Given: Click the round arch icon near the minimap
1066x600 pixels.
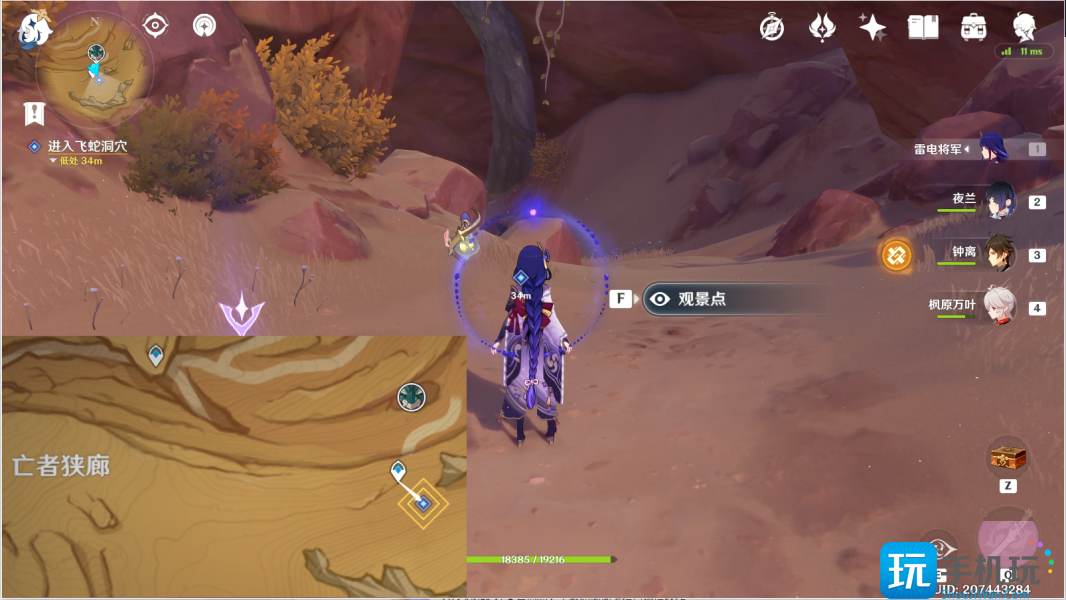Looking at the screenshot, I should tap(204, 25).
